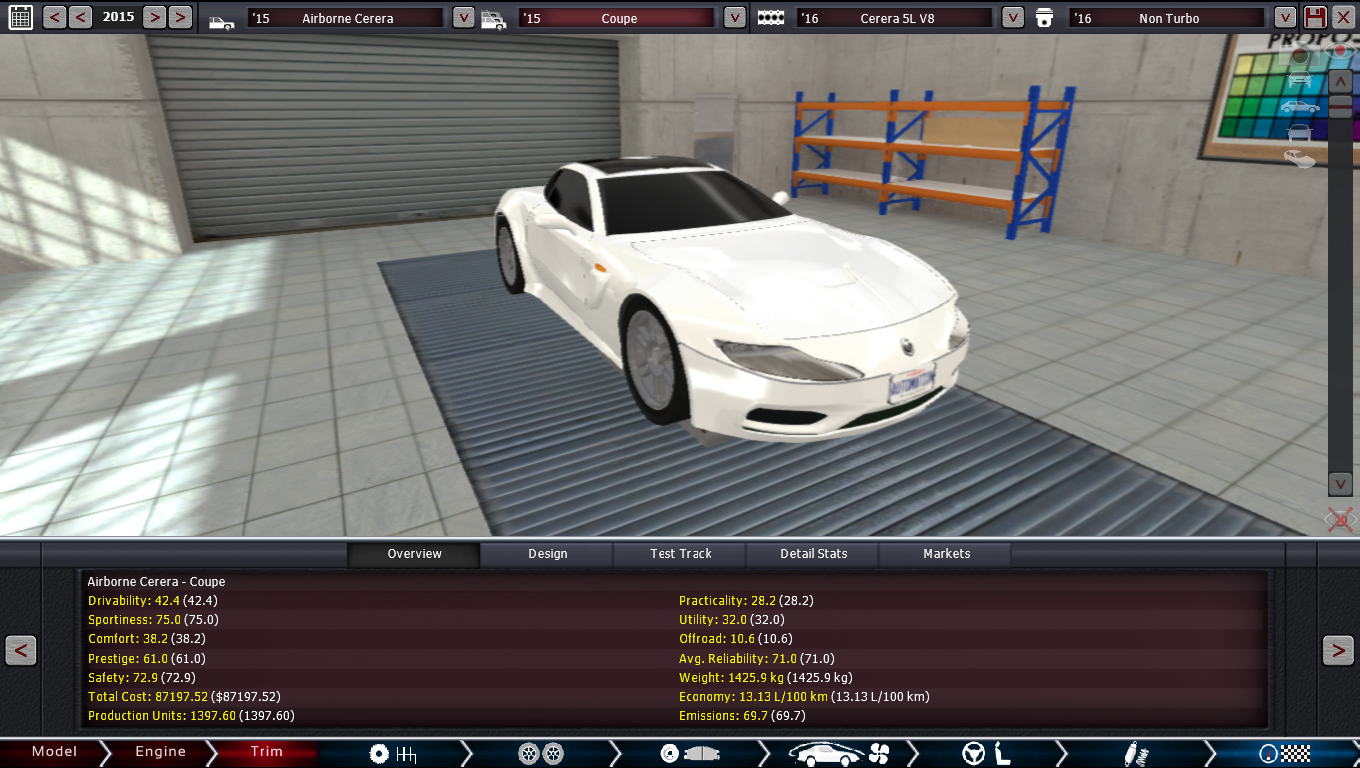This screenshot has height=768, width=1360.
Task: Switch to the Engine stage
Action: (160, 752)
